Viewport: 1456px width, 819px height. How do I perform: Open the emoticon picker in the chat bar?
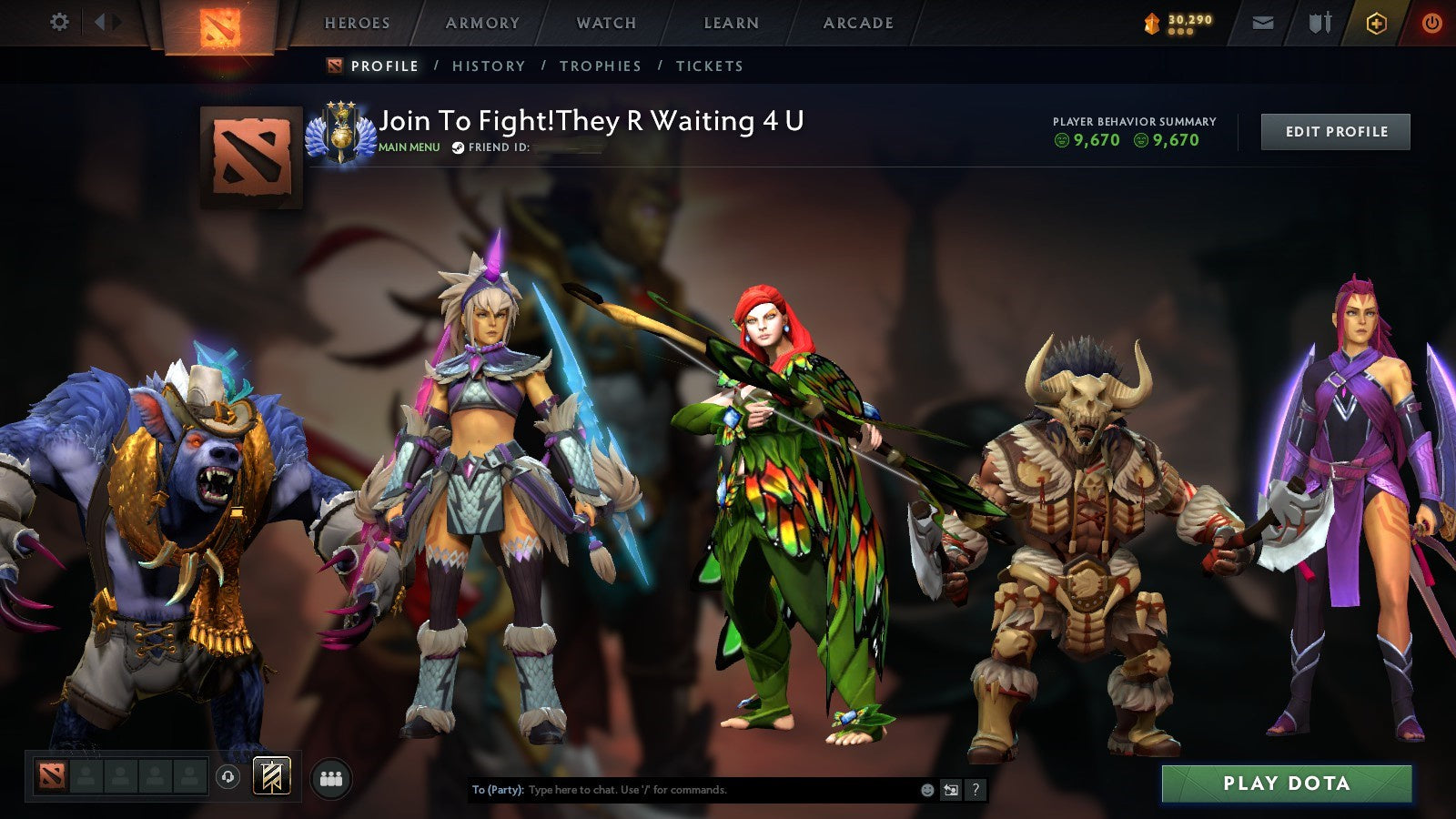(926, 792)
